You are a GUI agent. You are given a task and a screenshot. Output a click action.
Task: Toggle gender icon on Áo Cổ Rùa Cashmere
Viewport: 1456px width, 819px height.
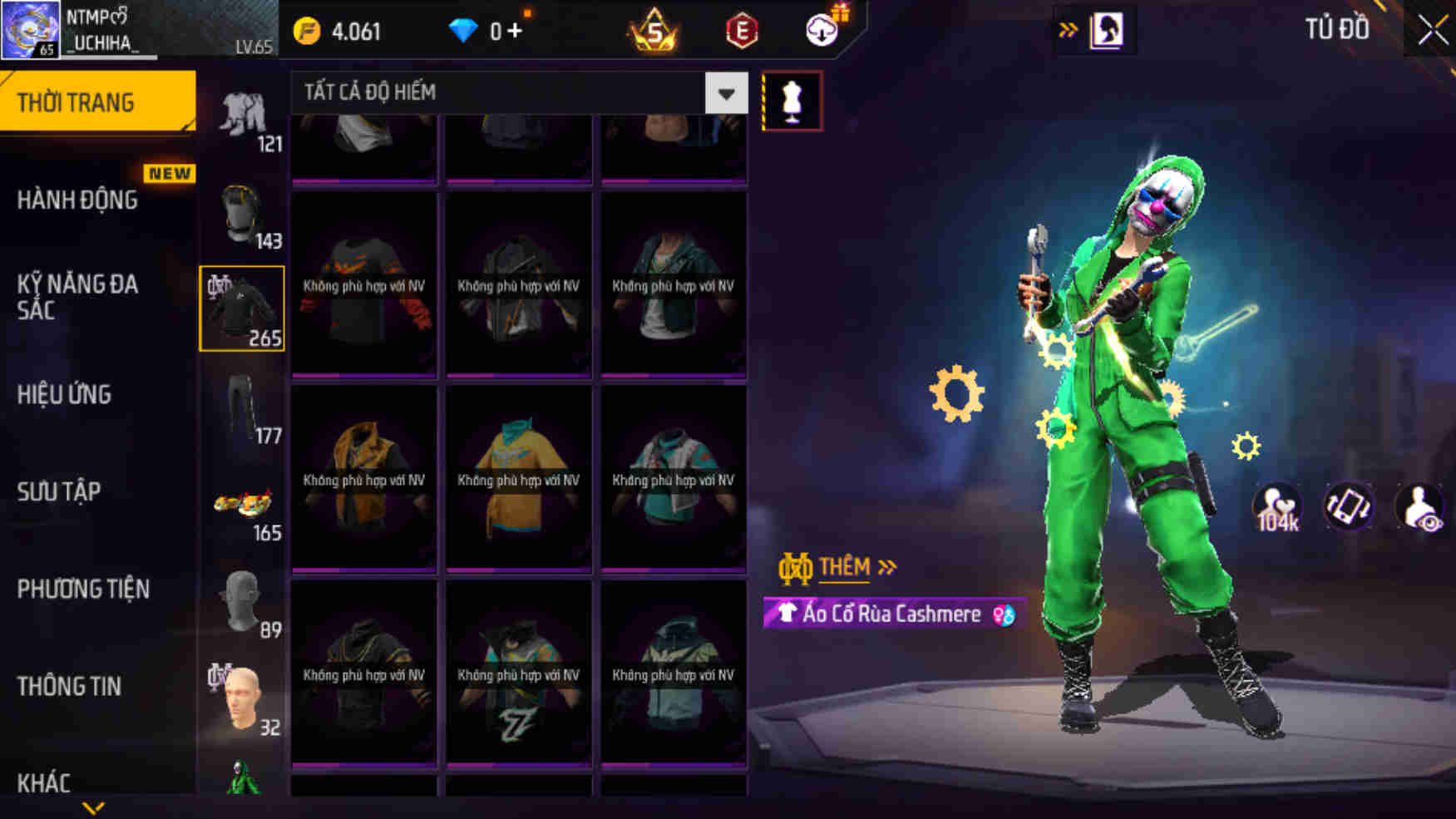pyautogui.click(x=1004, y=614)
